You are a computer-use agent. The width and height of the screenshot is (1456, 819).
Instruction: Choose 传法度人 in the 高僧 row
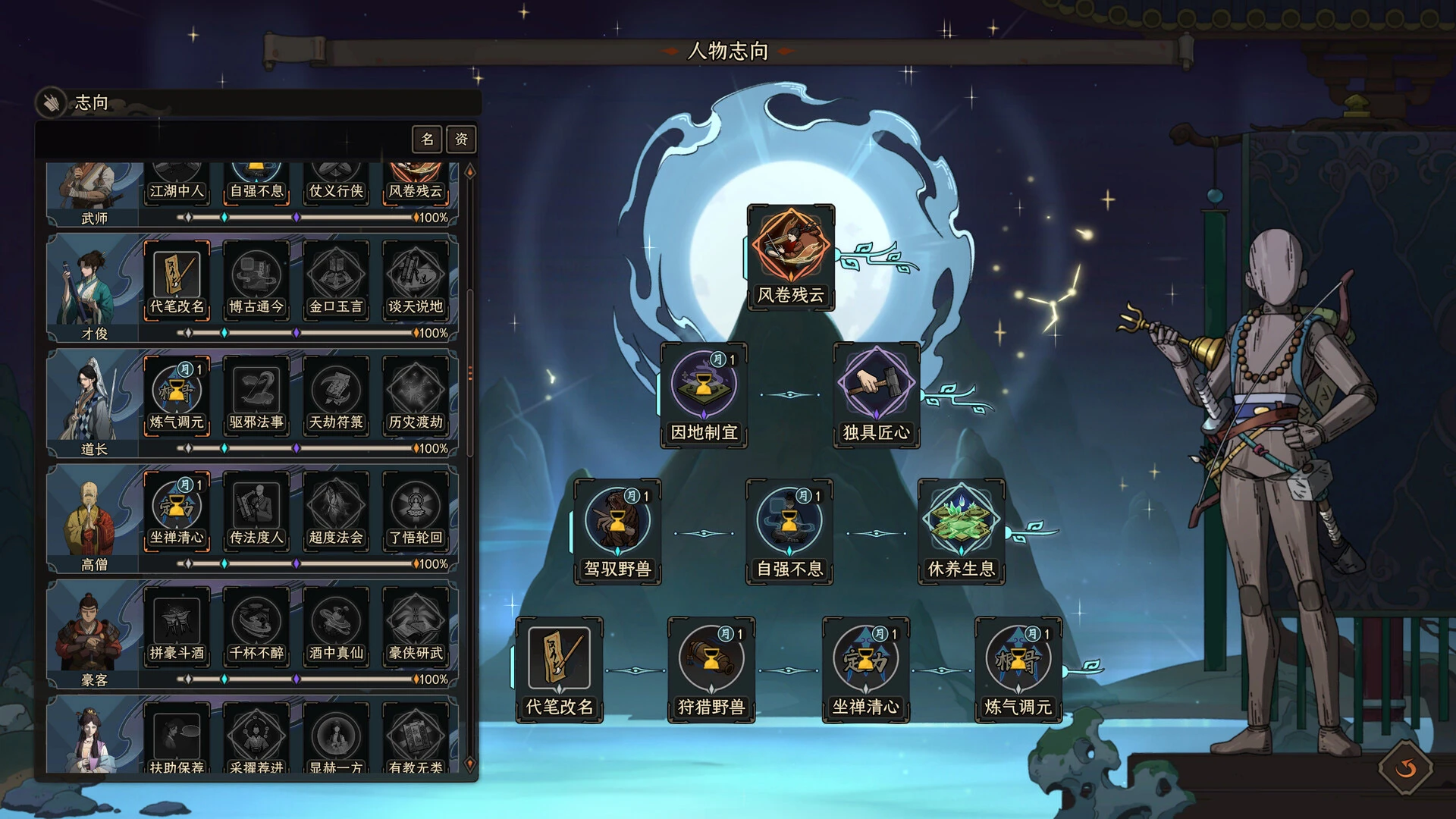[256, 507]
